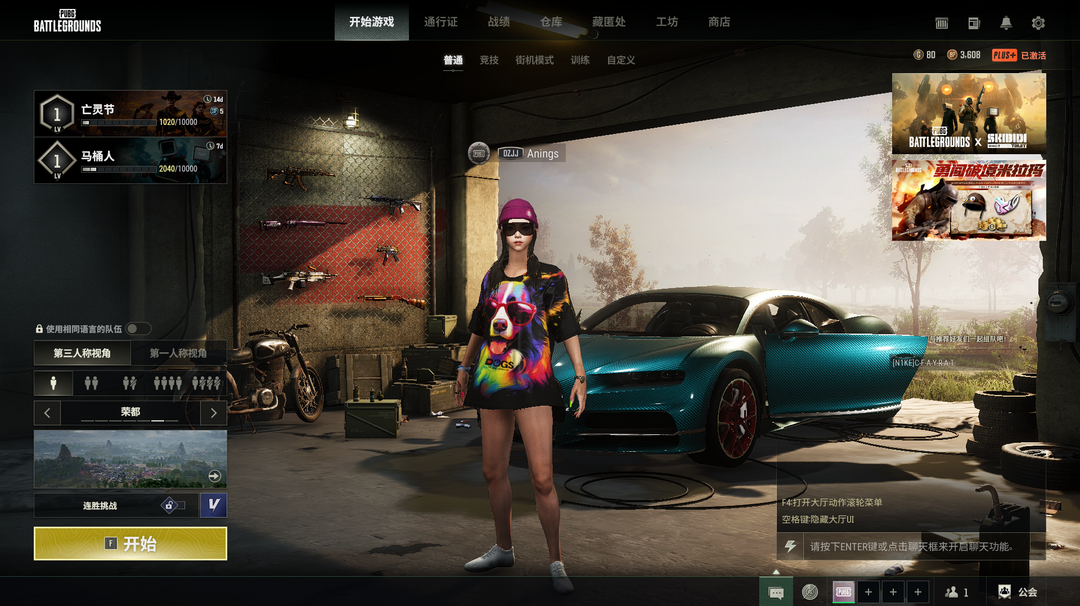This screenshot has height=606, width=1080.
Task: Switch to the 竞技 ranked tab
Action: pos(489,60)
